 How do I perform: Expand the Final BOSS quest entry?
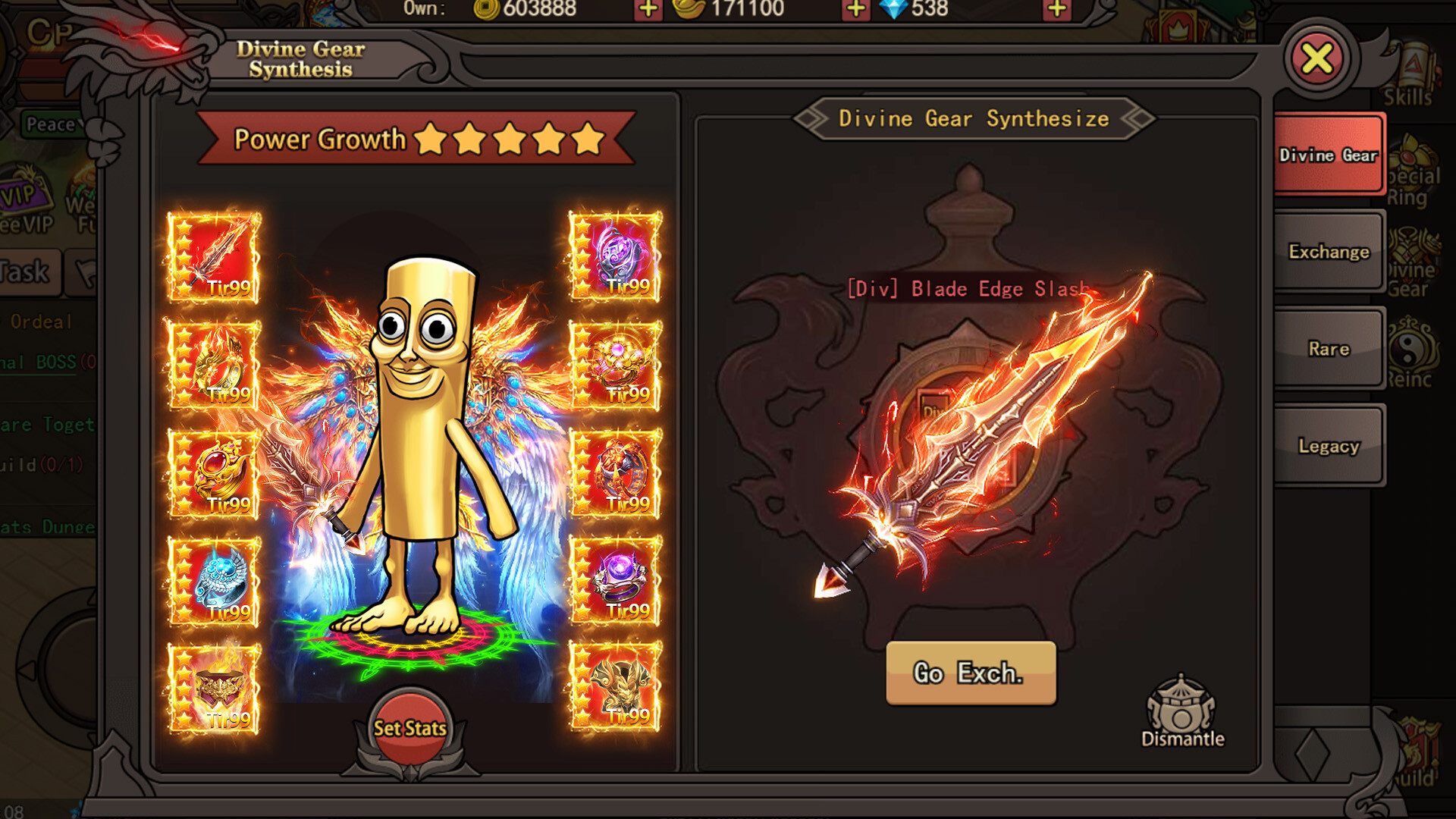click(x=36, y=362)
